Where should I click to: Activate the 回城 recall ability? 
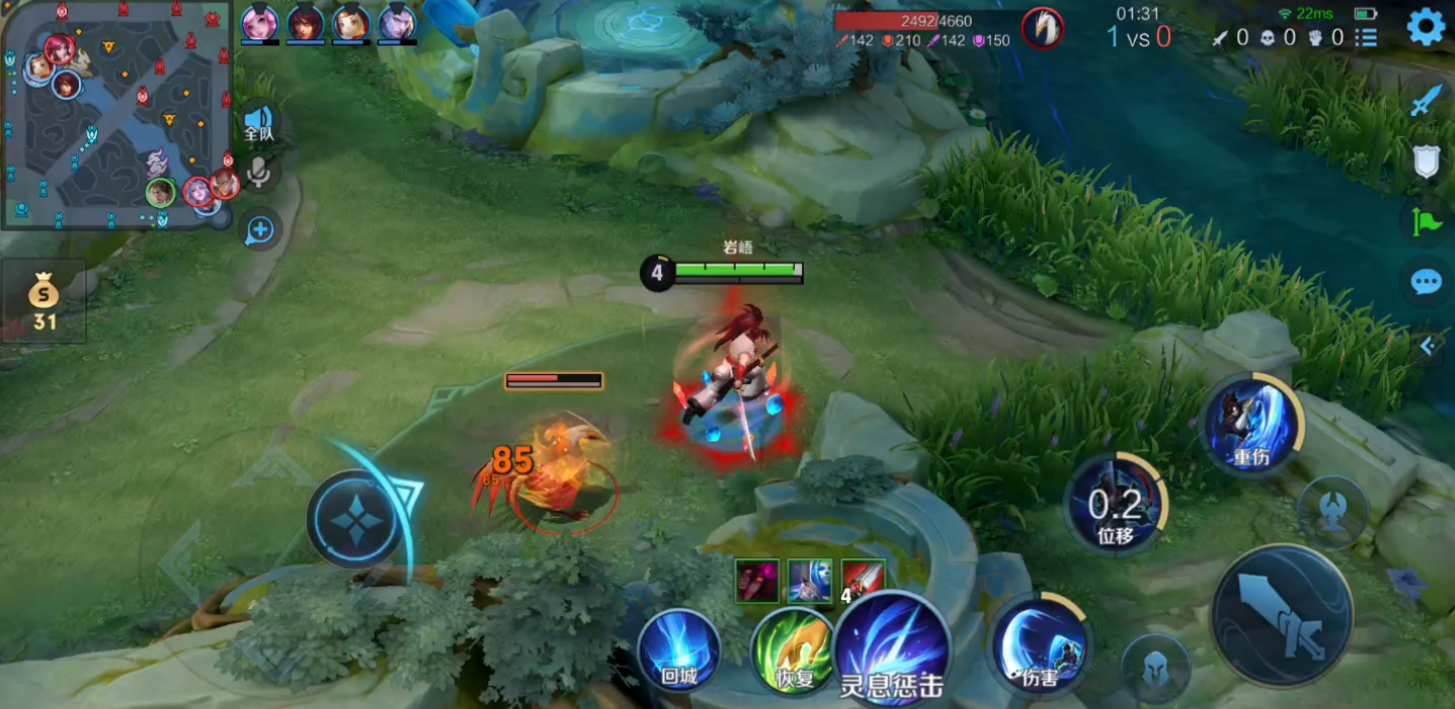pos(679,650)
